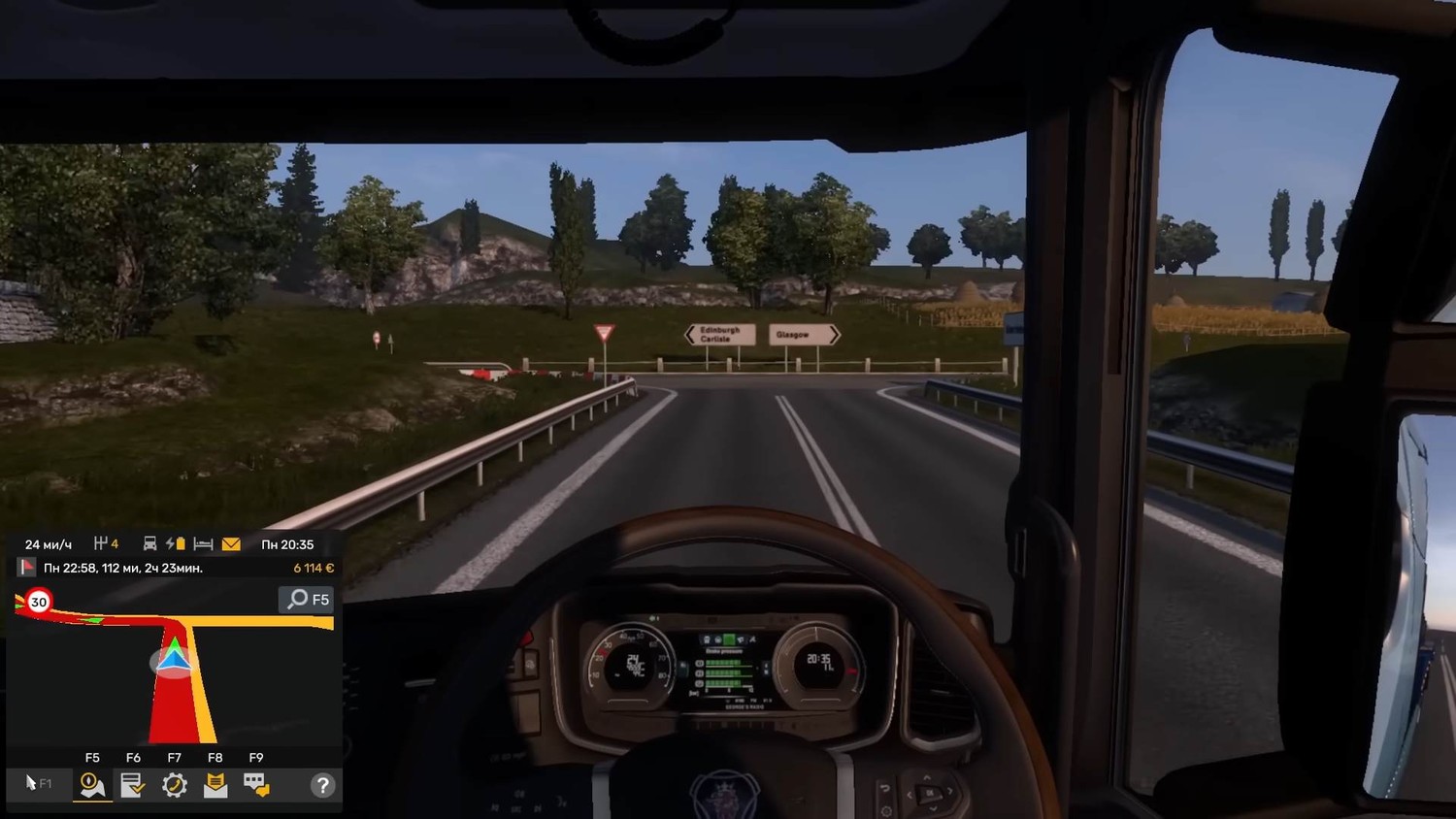Viewport: 1456px width, 819px height.
Task: Open the chat bubbles tab
Action: click(256, 785)
